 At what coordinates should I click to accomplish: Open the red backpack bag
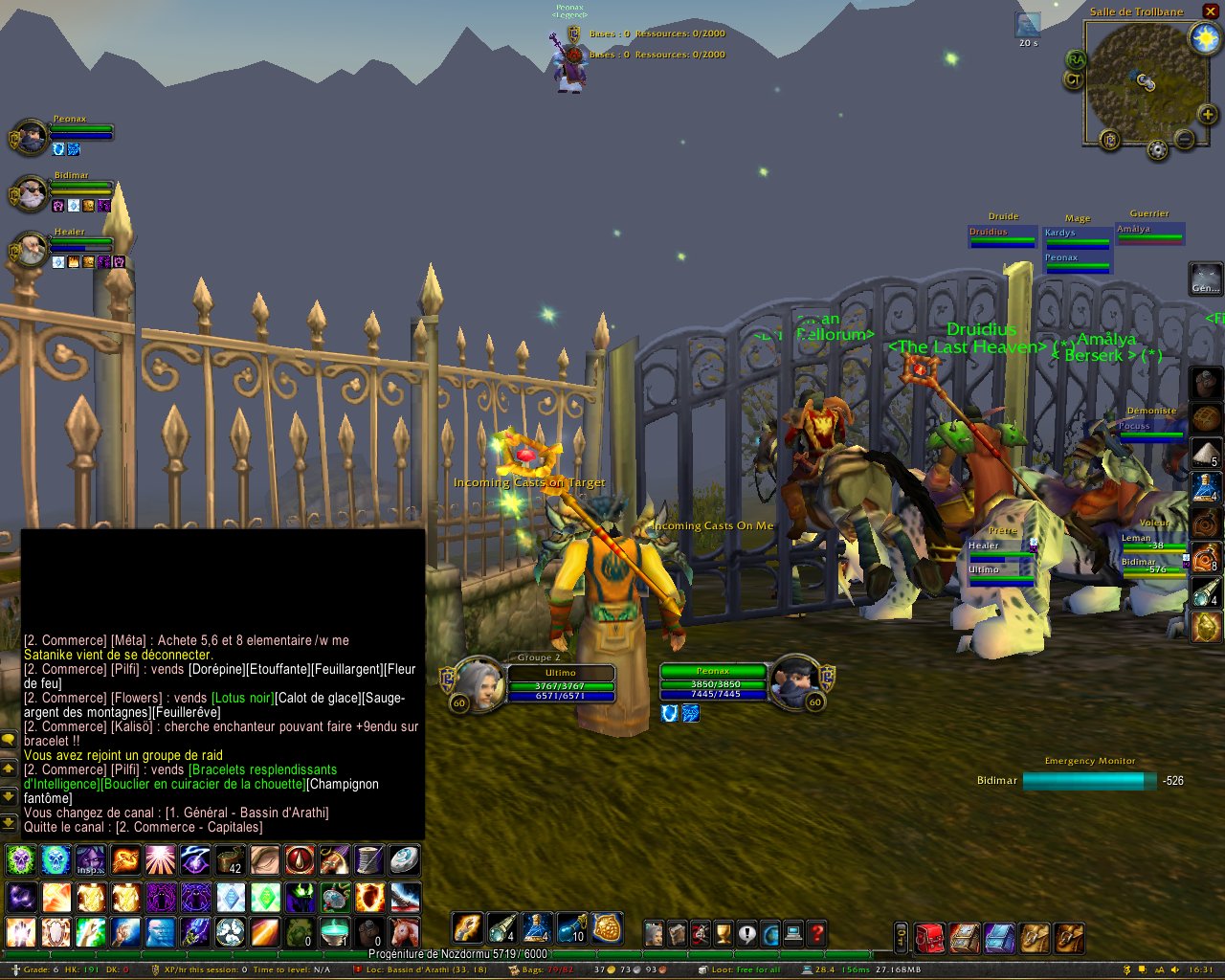pyautogui.click(x=928, y=937)
